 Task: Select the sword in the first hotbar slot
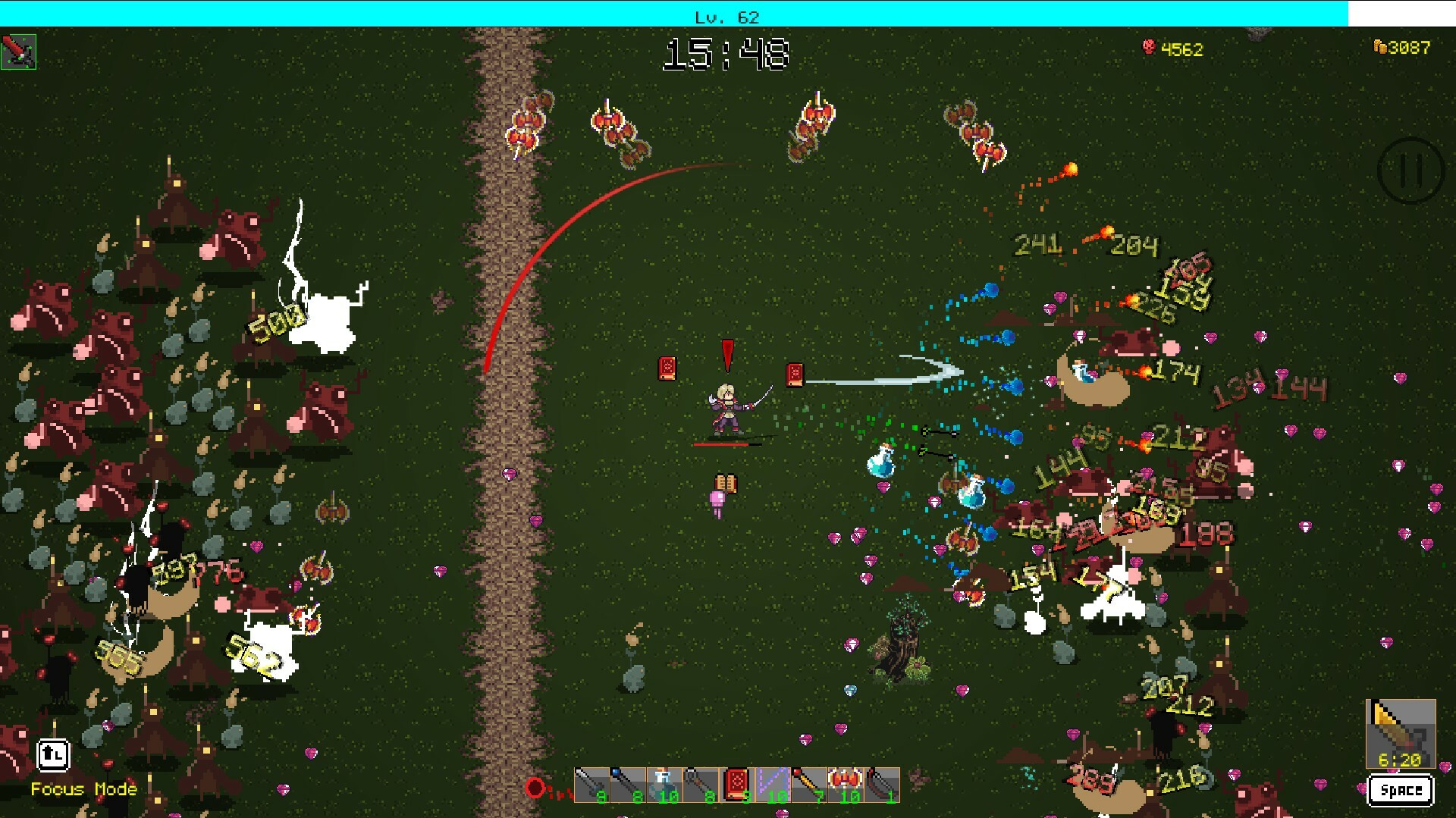pos(593,785)
